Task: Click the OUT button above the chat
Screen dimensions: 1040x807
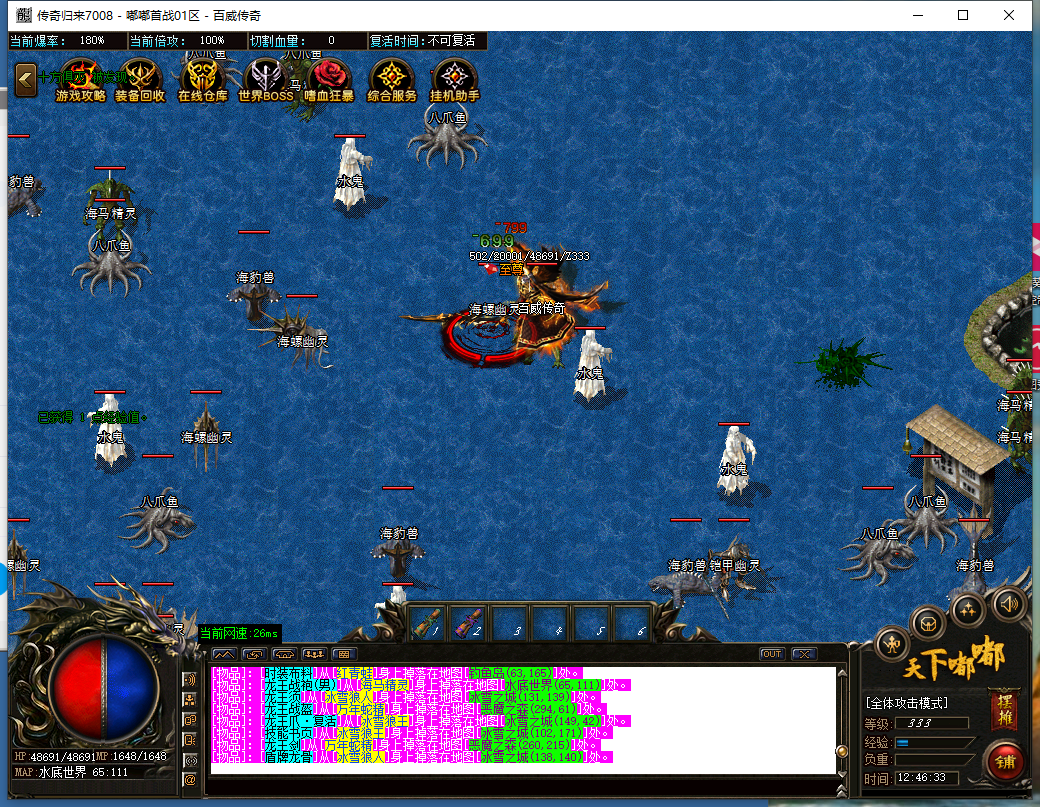Action: coord(772,654)
